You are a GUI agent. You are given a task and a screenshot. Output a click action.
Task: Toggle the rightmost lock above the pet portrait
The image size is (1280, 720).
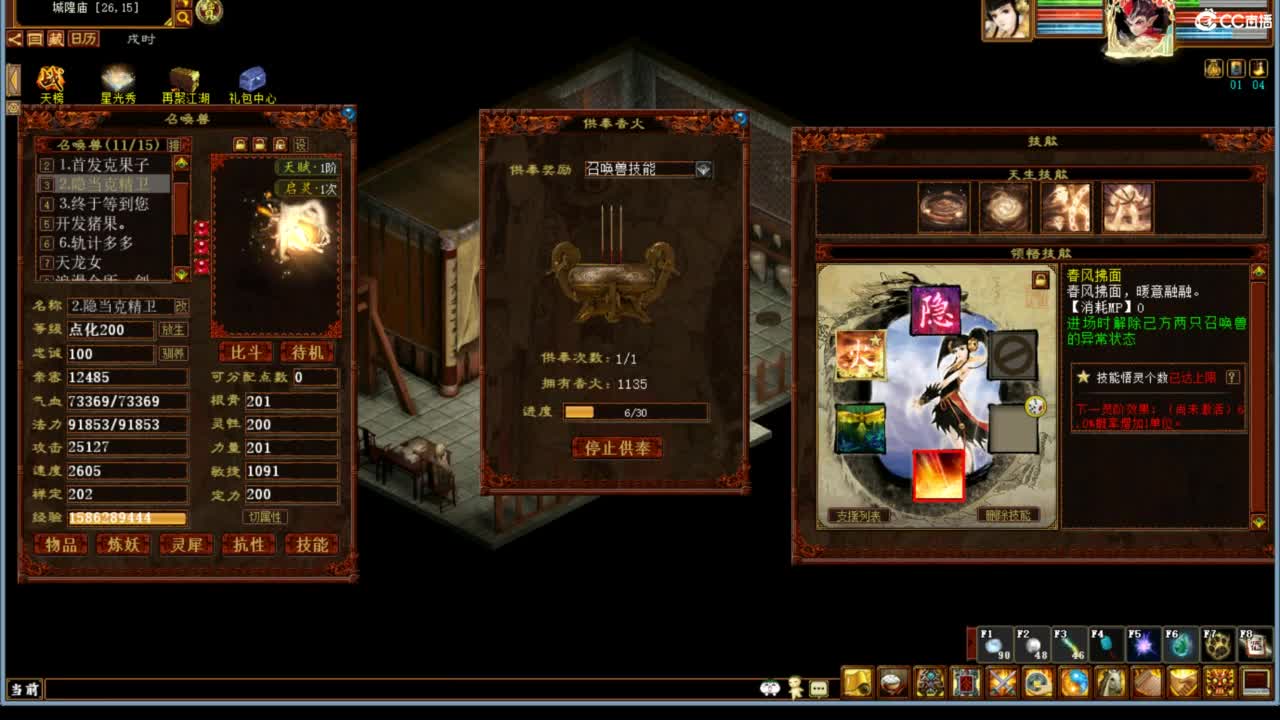click(x=280, y=144)
